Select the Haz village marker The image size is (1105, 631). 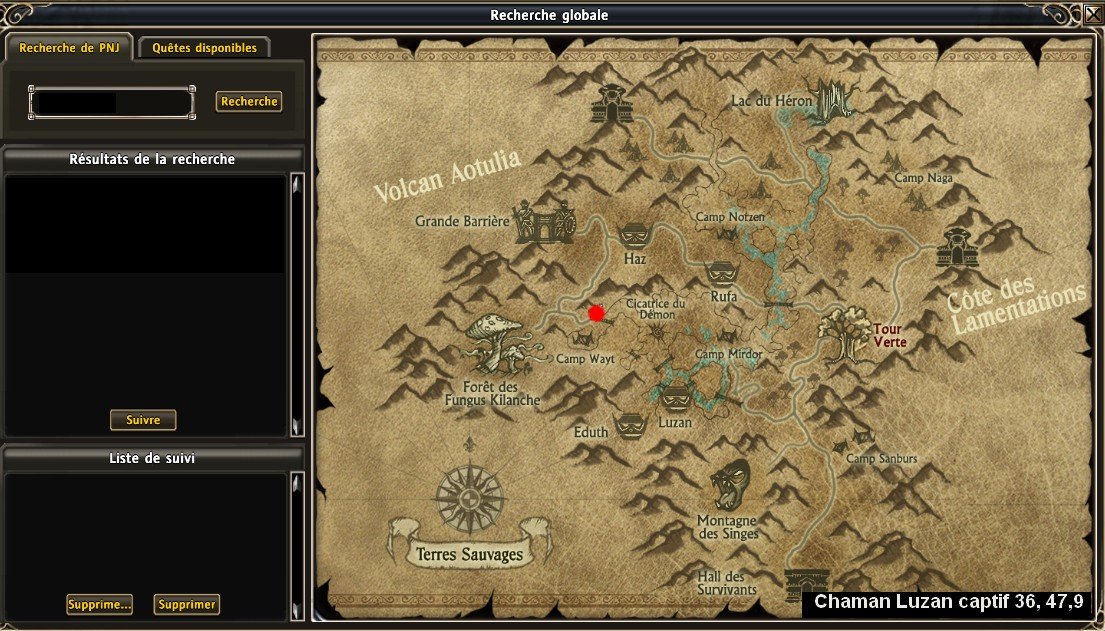click(x=635, y=236)
